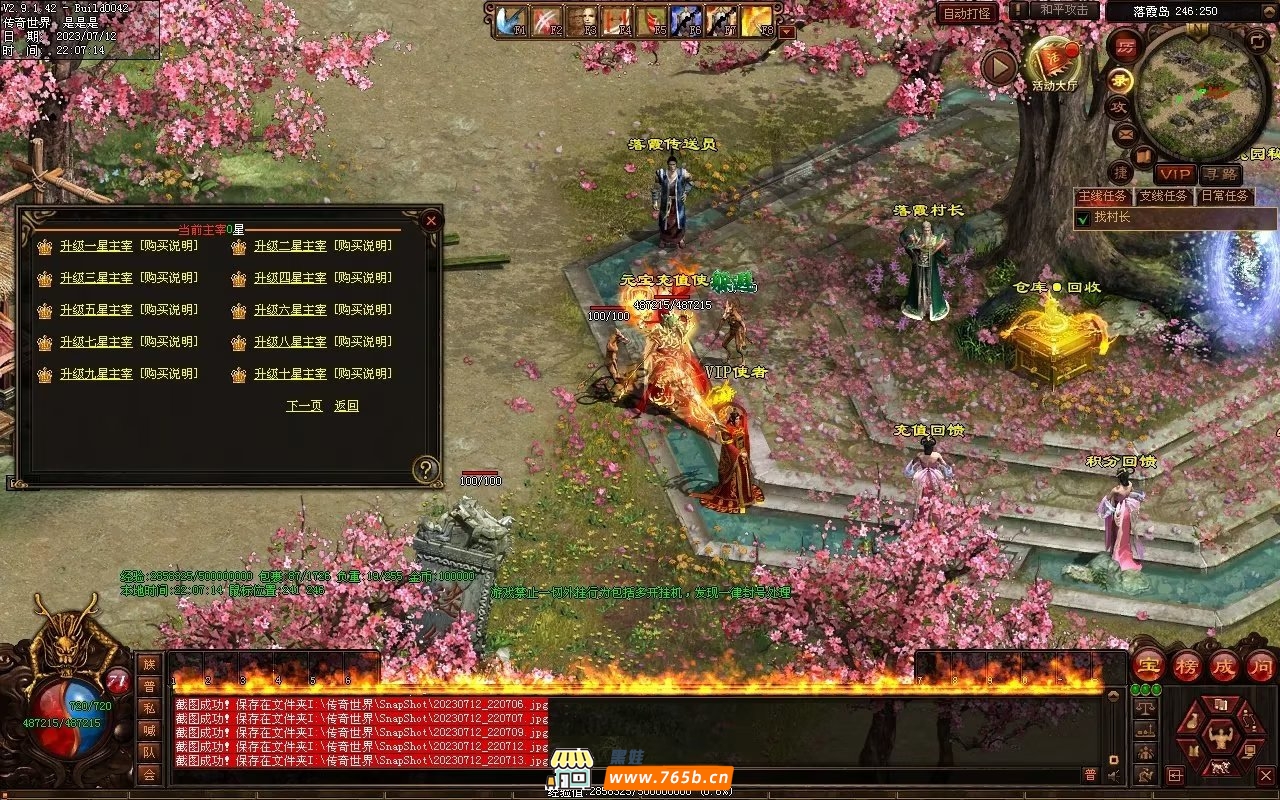
Task: Open the VIP panel
Action: click(x=1175, y=175)
